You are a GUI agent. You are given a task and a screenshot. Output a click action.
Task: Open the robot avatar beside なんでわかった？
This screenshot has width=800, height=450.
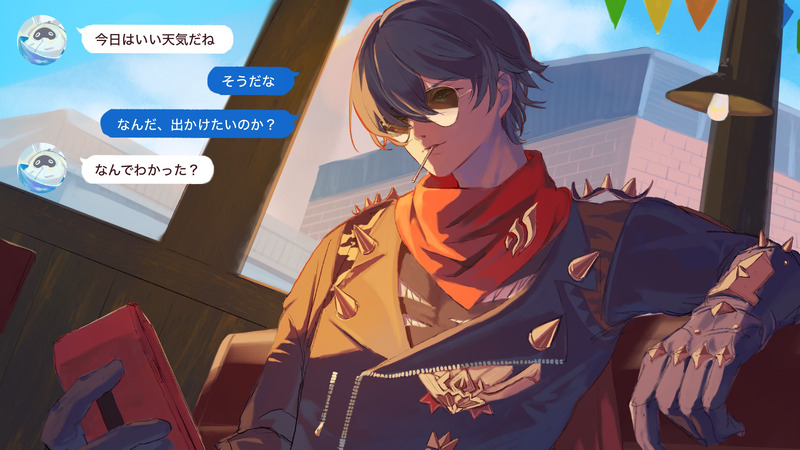tap(42, 167)
